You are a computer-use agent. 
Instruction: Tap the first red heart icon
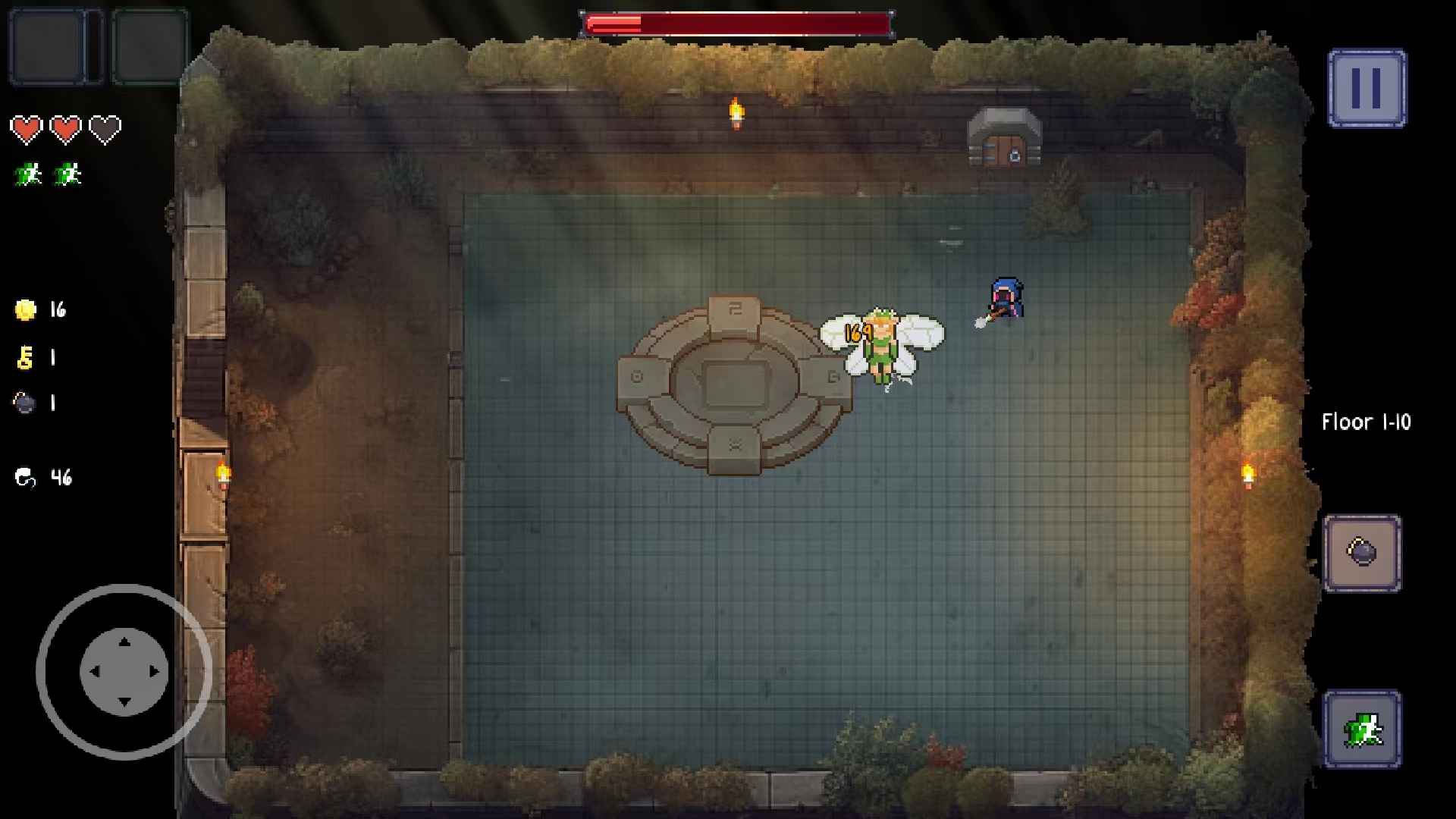pyautogui.click(x=27, y=127)
